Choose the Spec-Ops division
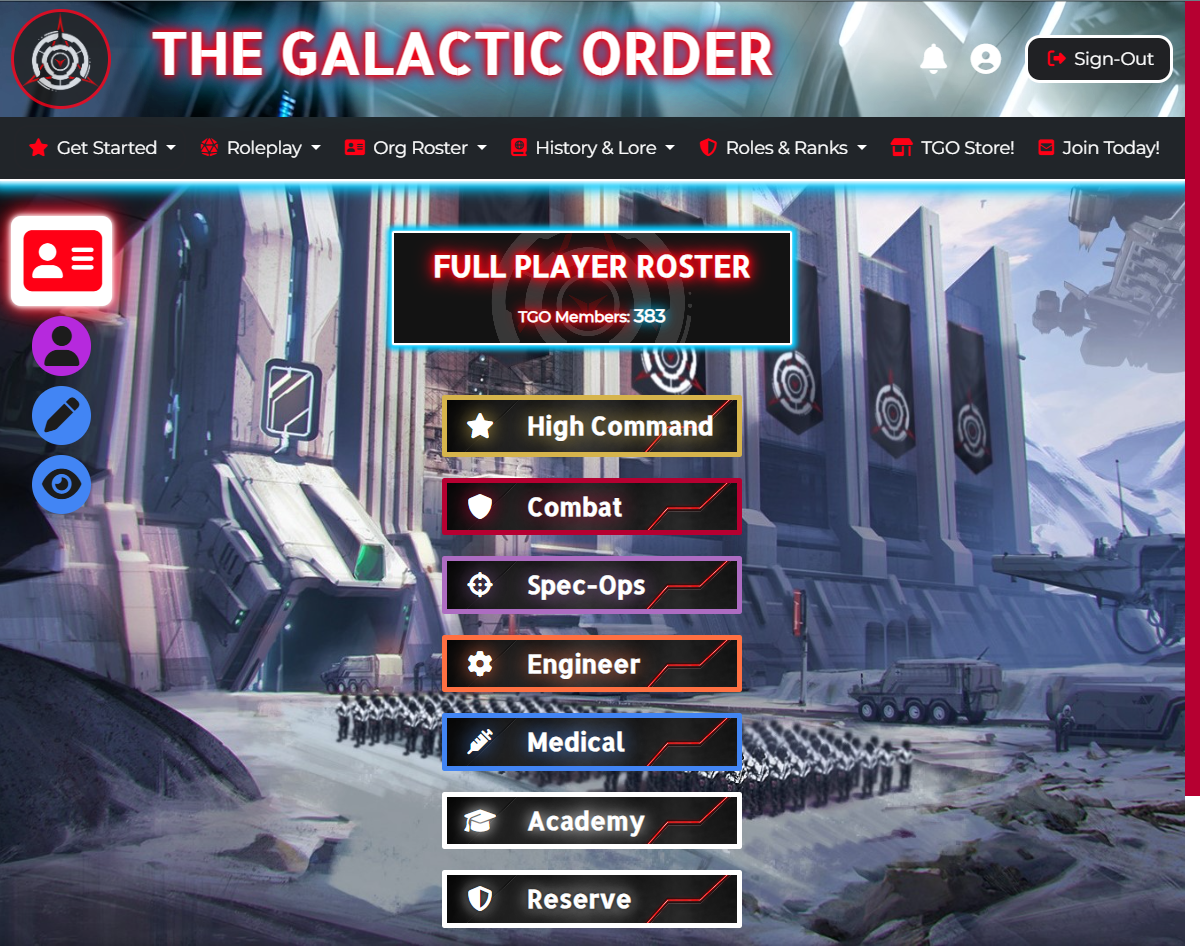1200x946 pixels. click(x=591, y=585)
